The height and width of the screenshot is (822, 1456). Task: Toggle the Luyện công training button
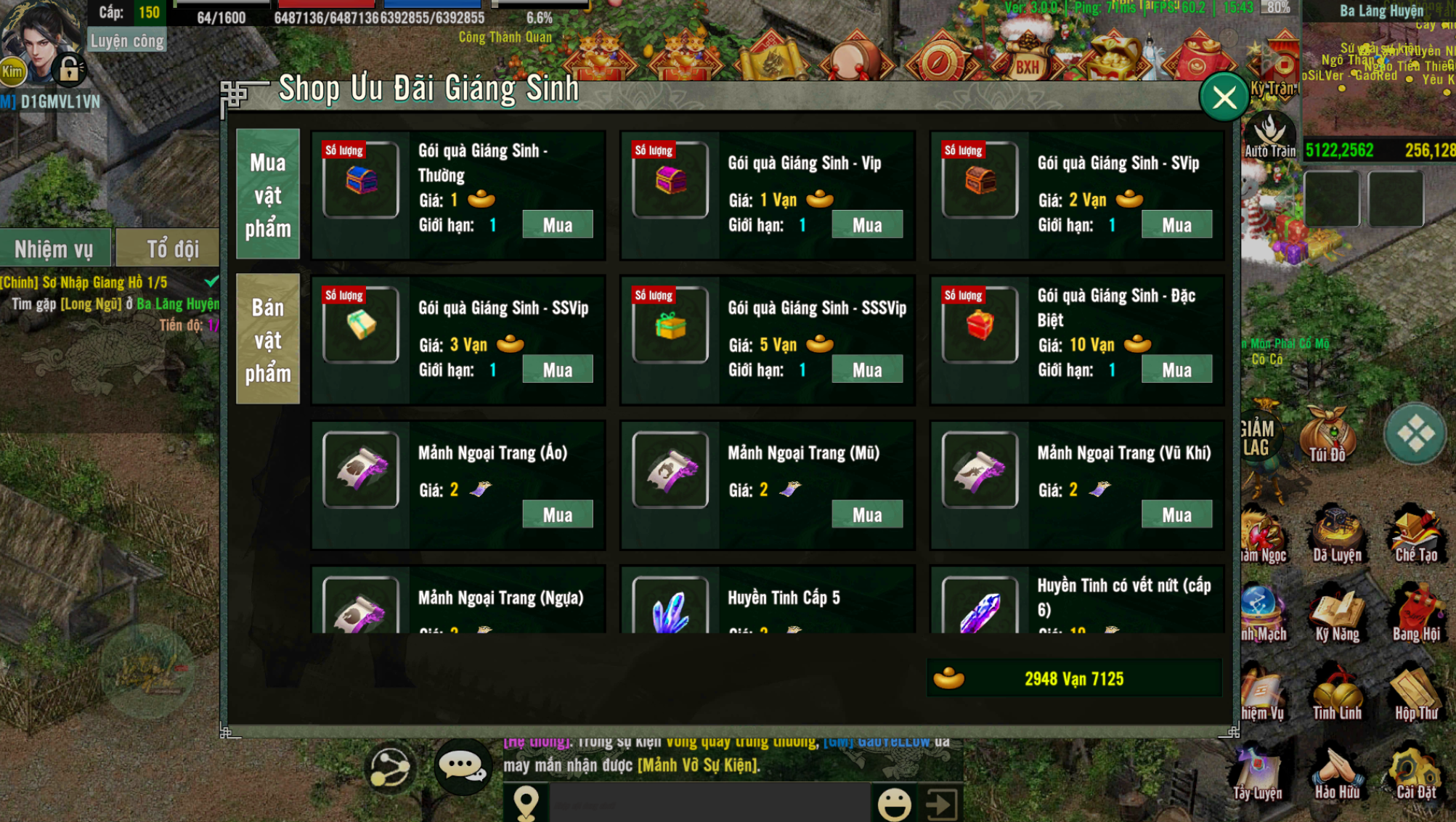[127, 41]
